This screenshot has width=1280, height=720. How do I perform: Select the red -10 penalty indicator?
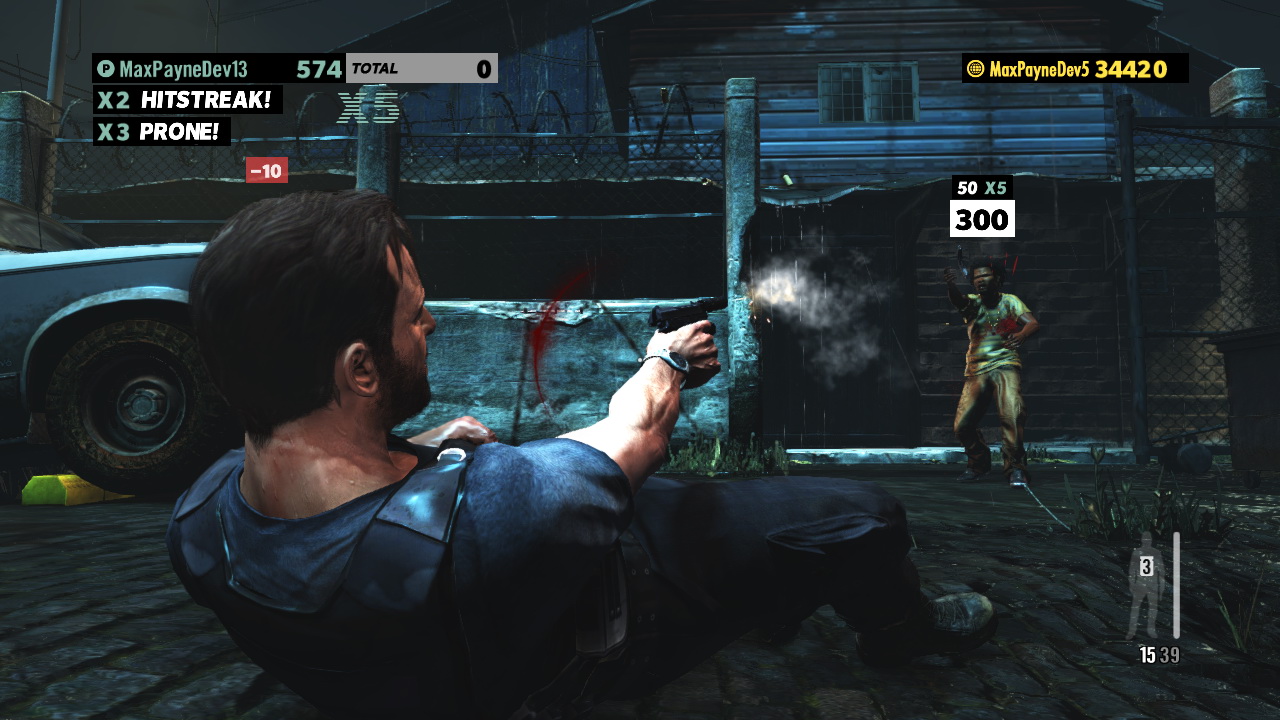click(x=266, y=170)
